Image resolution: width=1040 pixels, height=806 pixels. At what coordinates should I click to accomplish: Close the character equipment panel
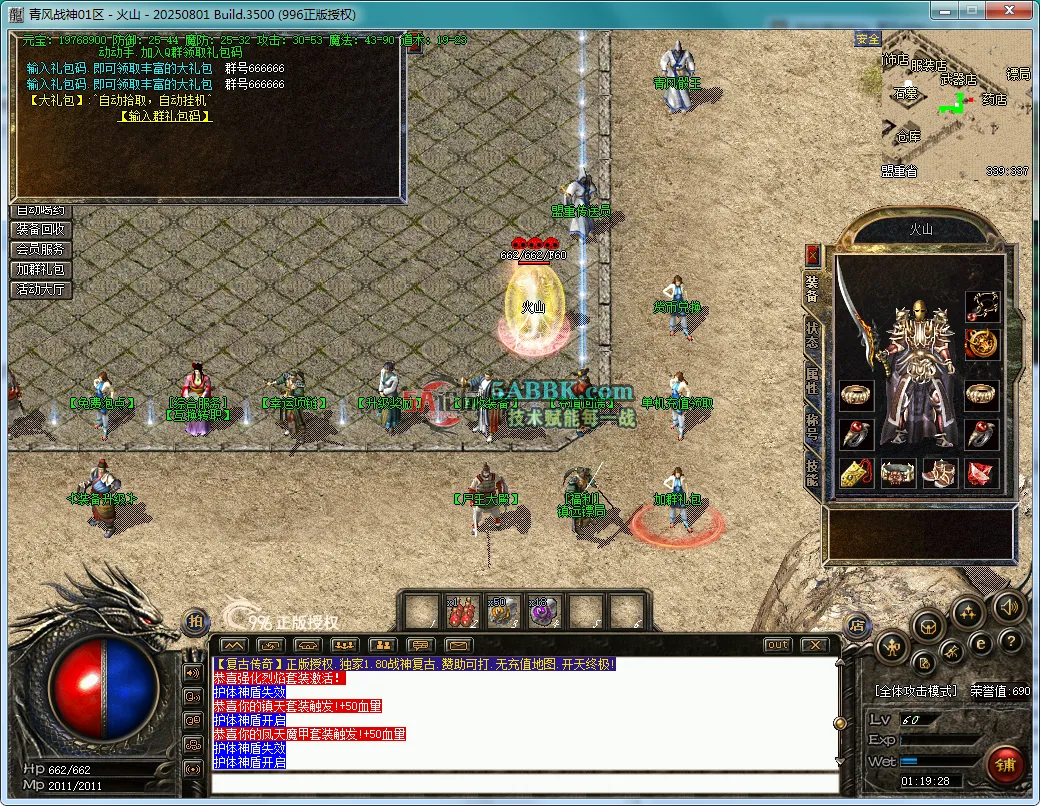click(x=812, y=254)
